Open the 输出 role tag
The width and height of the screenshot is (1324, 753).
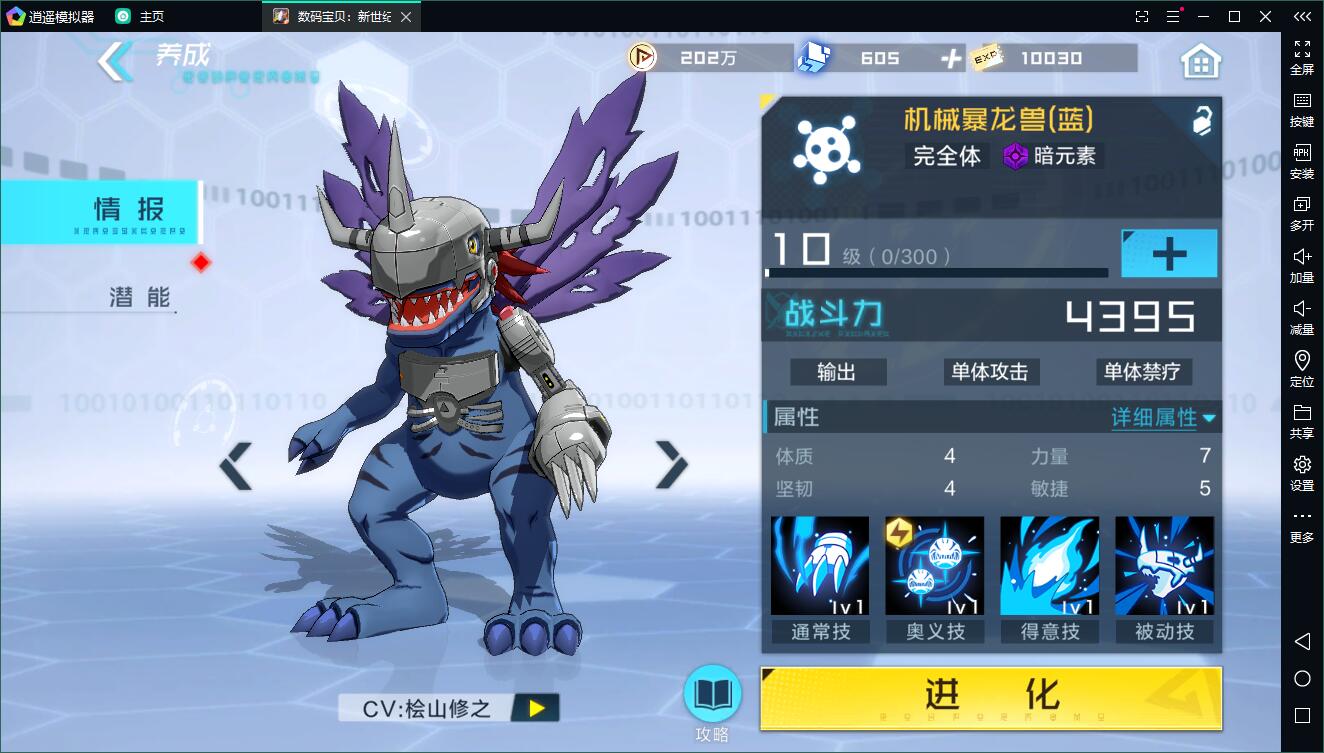[x=837, y=372]
